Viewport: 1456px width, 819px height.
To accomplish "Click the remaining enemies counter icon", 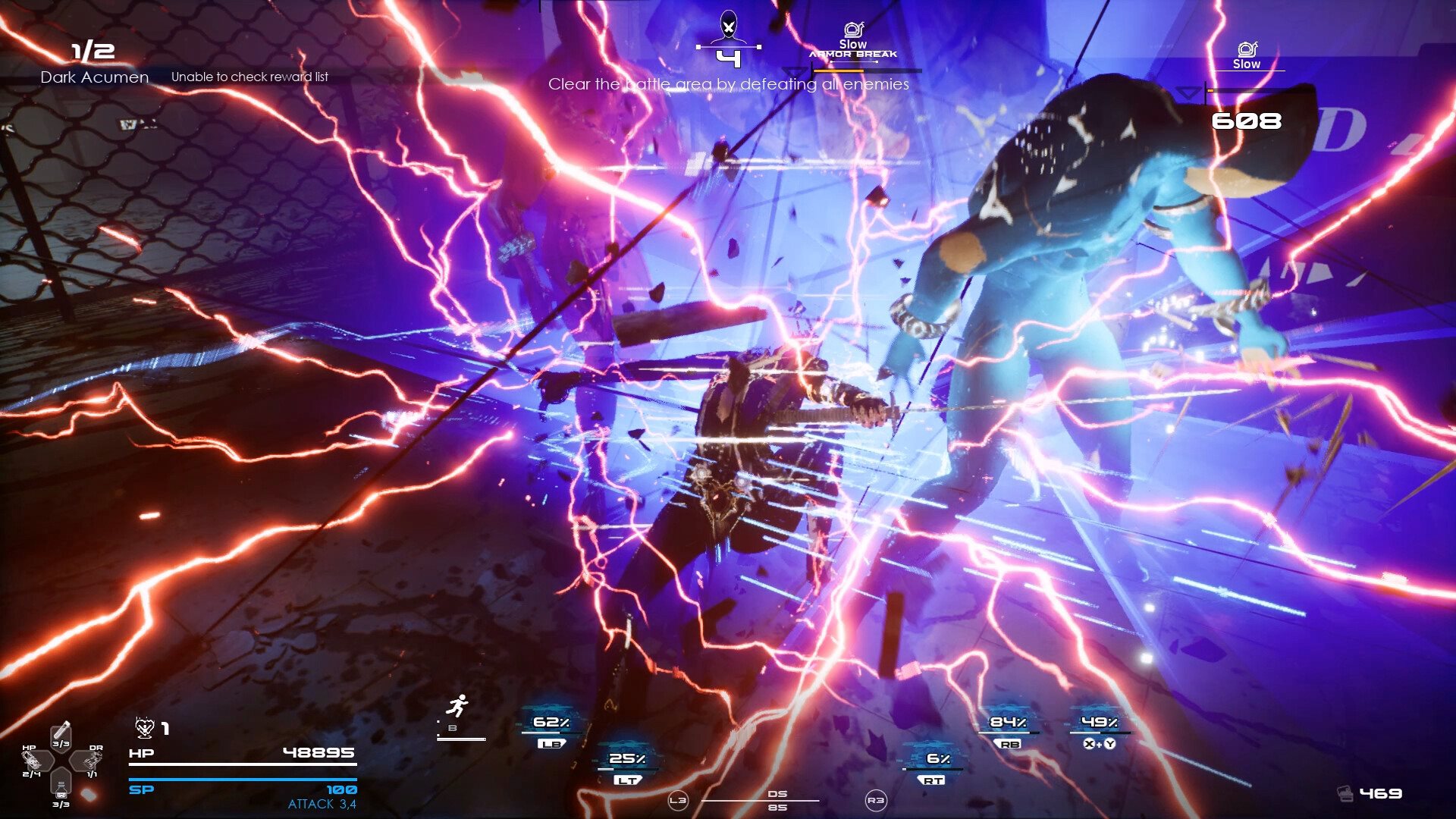I will pyautogui.click(x=728, y=27).
